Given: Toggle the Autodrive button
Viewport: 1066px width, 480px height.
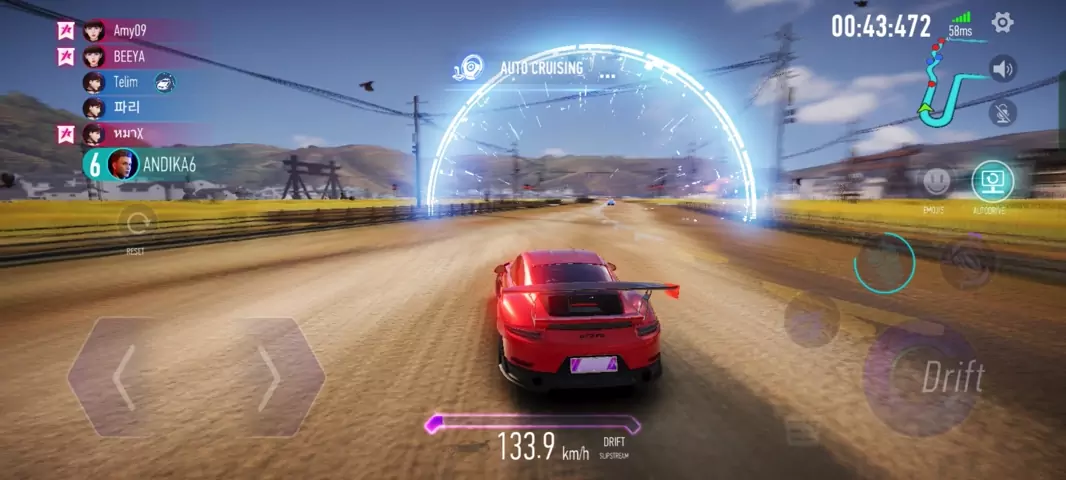Looking at the screenshot, I should tap(992, 182).
